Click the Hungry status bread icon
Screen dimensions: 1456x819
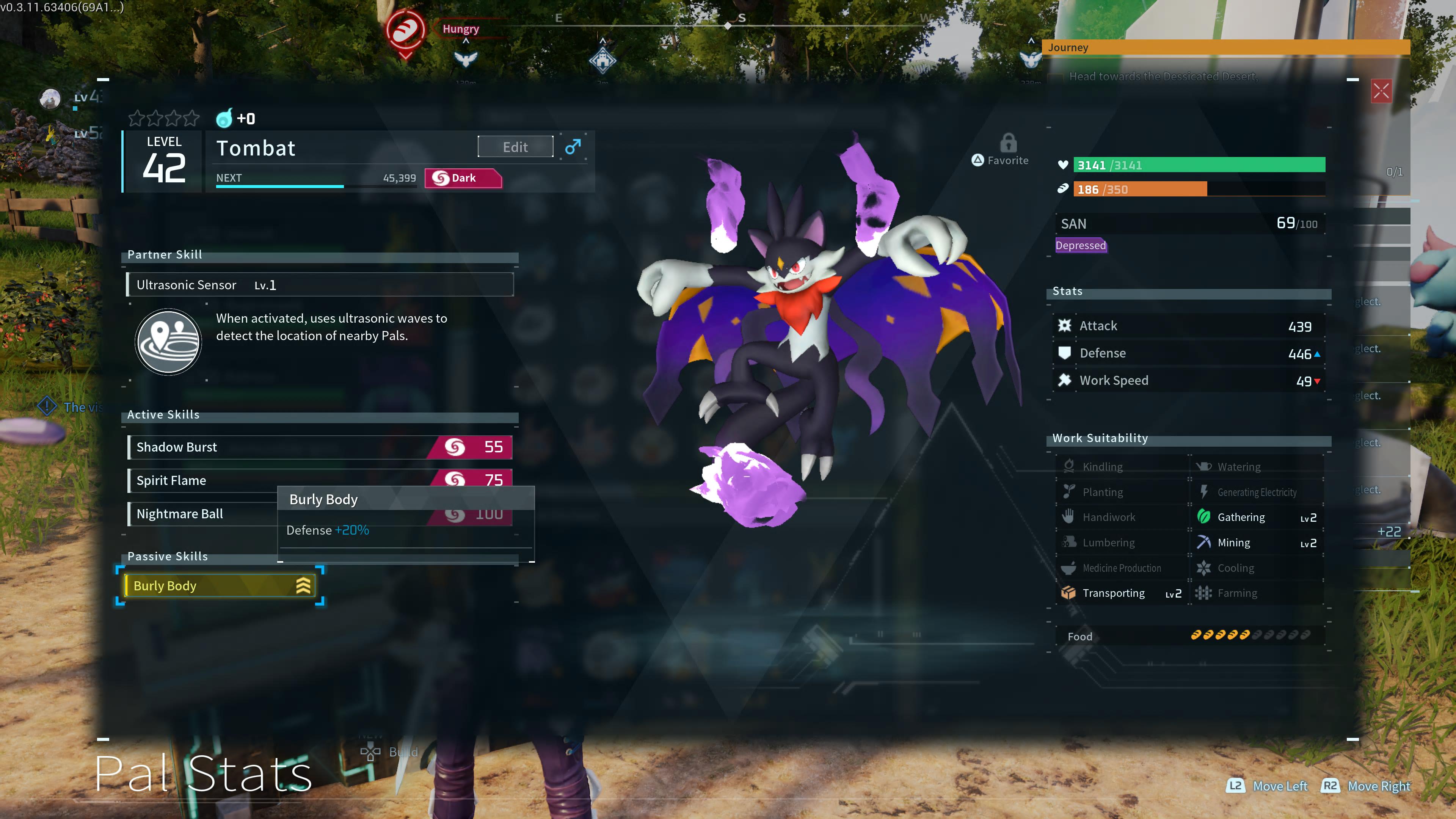point(405,30)
